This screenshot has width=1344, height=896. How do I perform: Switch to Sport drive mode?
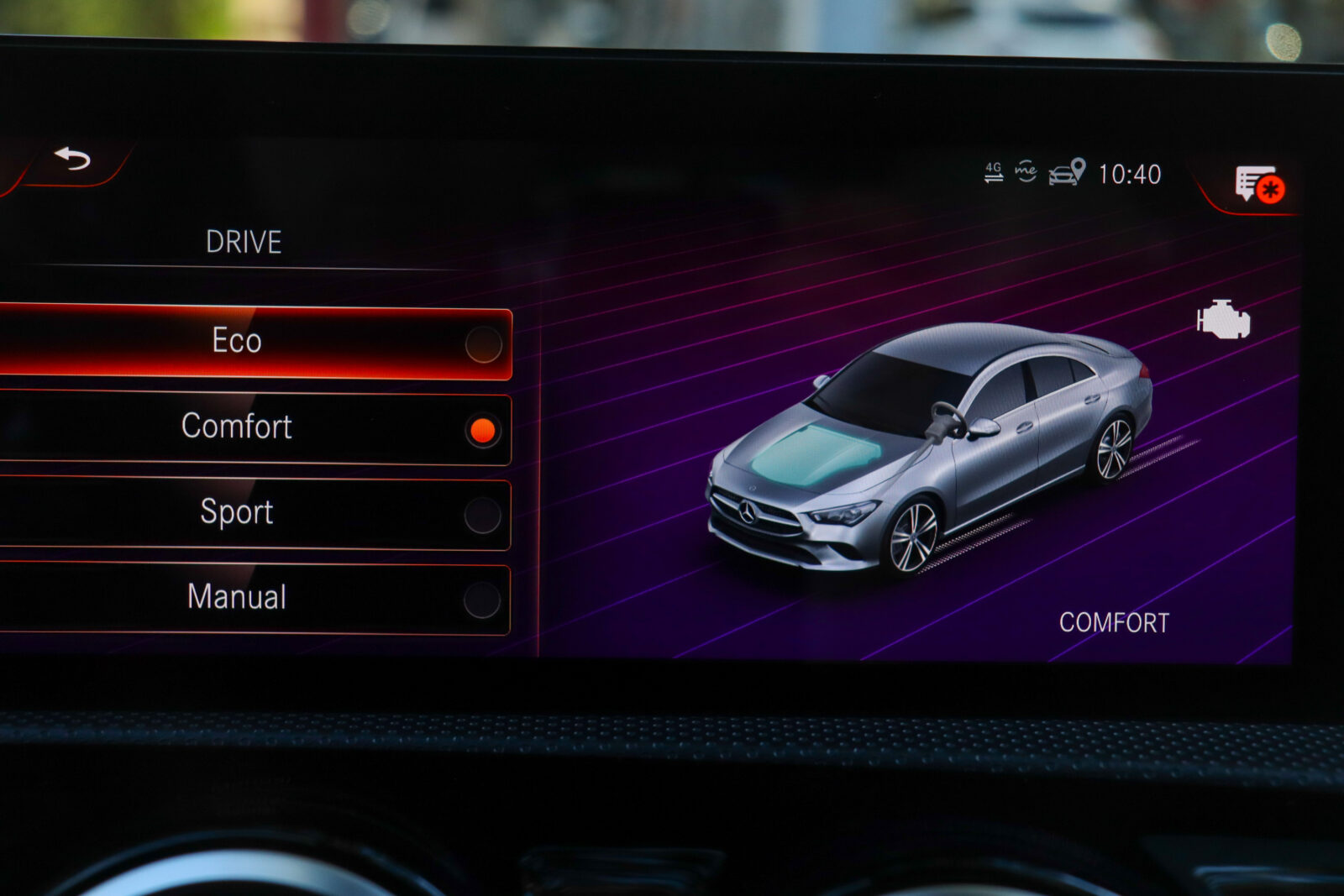click(x=252, y=513)
